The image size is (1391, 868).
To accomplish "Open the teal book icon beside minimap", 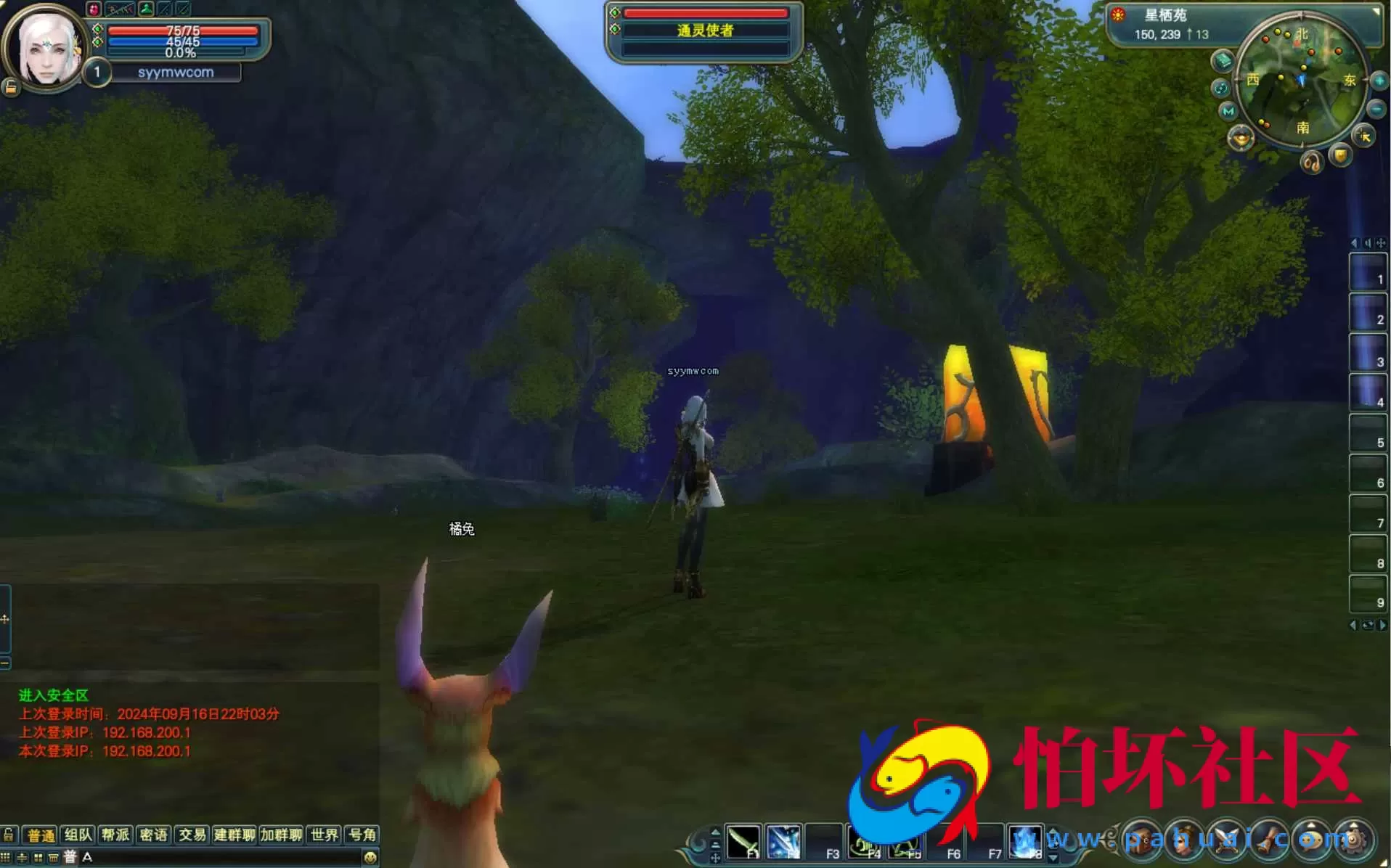I will pyautogui.click(x=1223, y=60).
